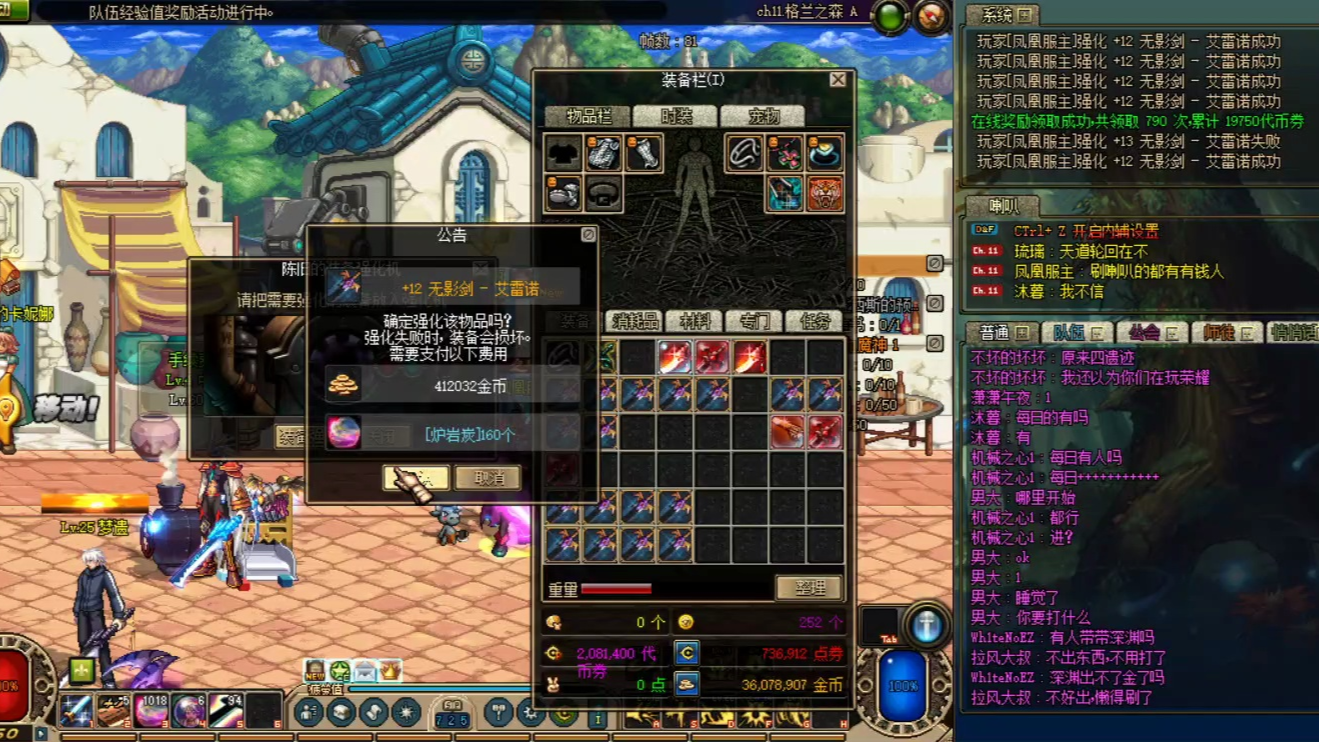Close the 装备栏 inventory window
The image size is (1319, 742).
point(838,80)
